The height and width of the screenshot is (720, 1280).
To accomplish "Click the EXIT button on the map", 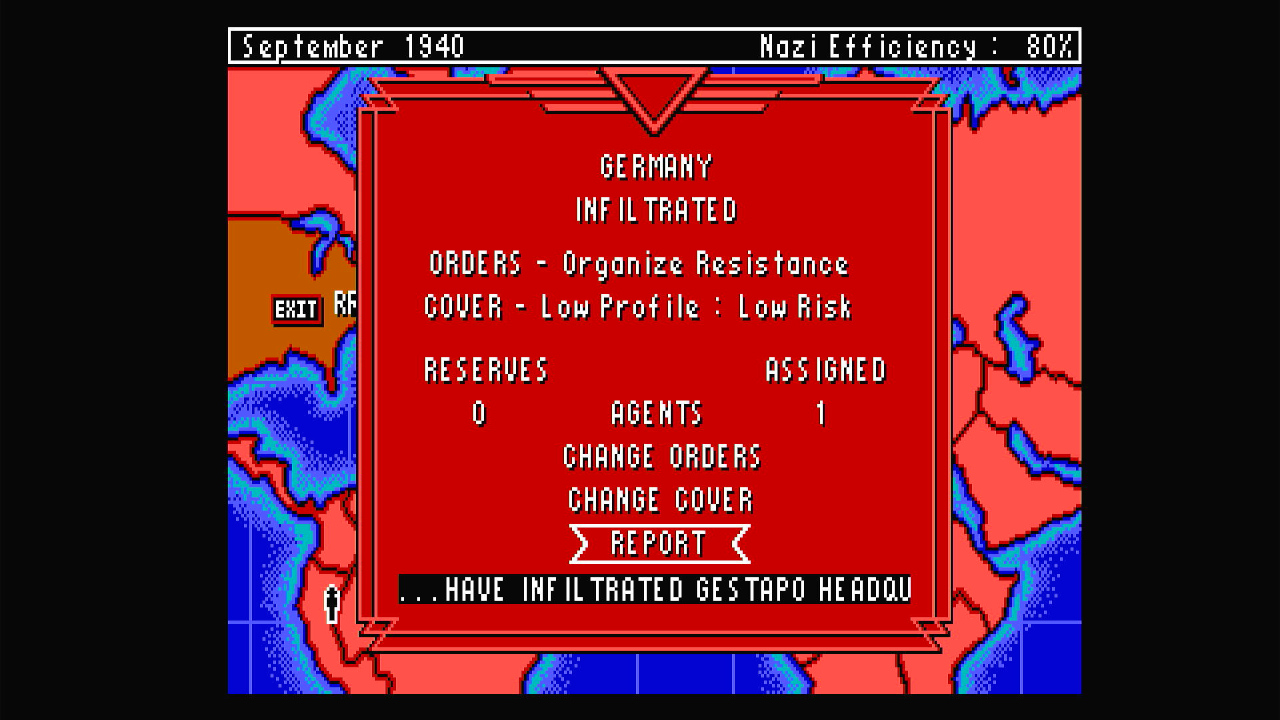I will [x=296, y=309].
